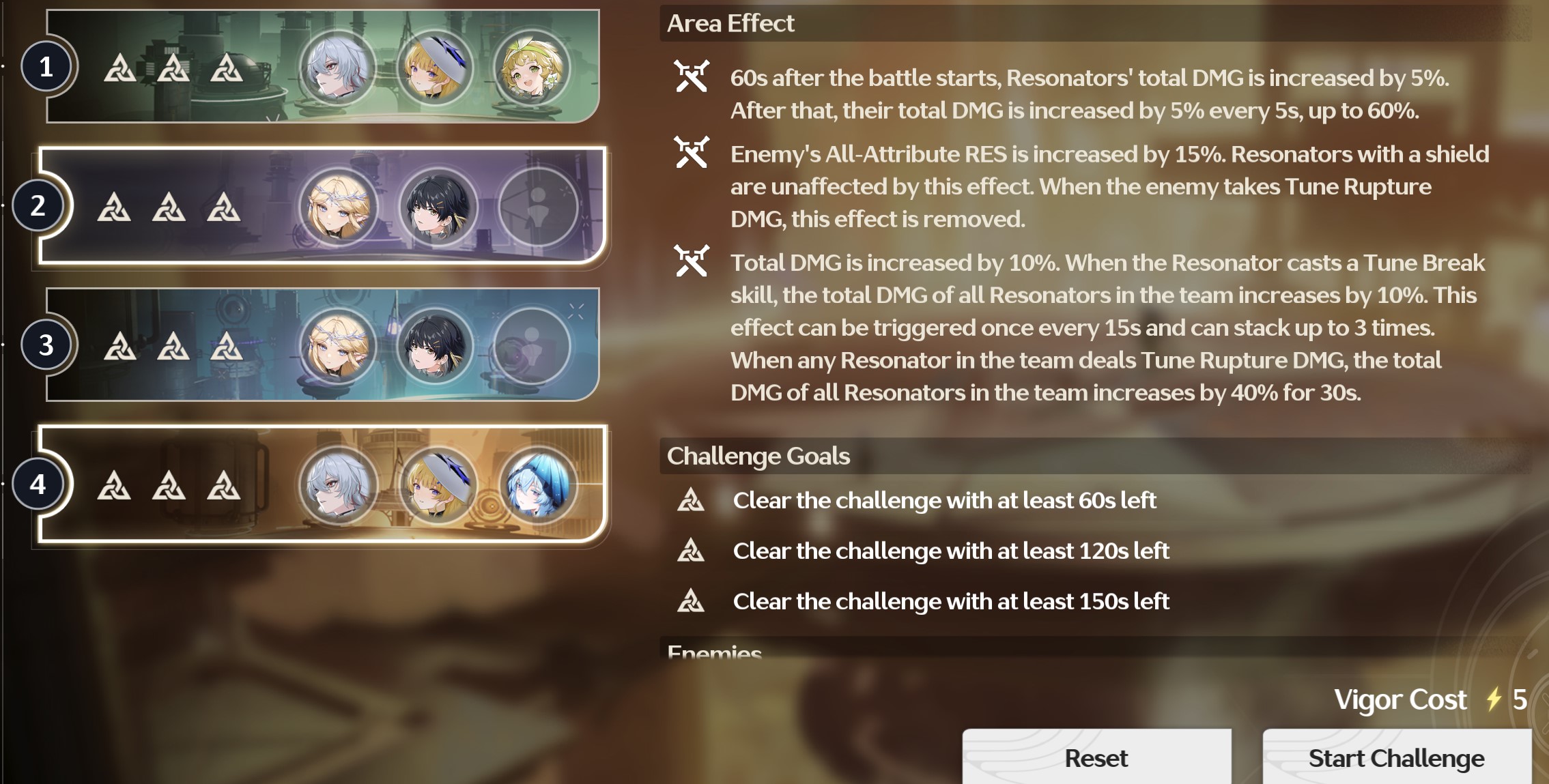
Task: Choose the empty third slot in stage 2
Action: click(x=537, y=206)
